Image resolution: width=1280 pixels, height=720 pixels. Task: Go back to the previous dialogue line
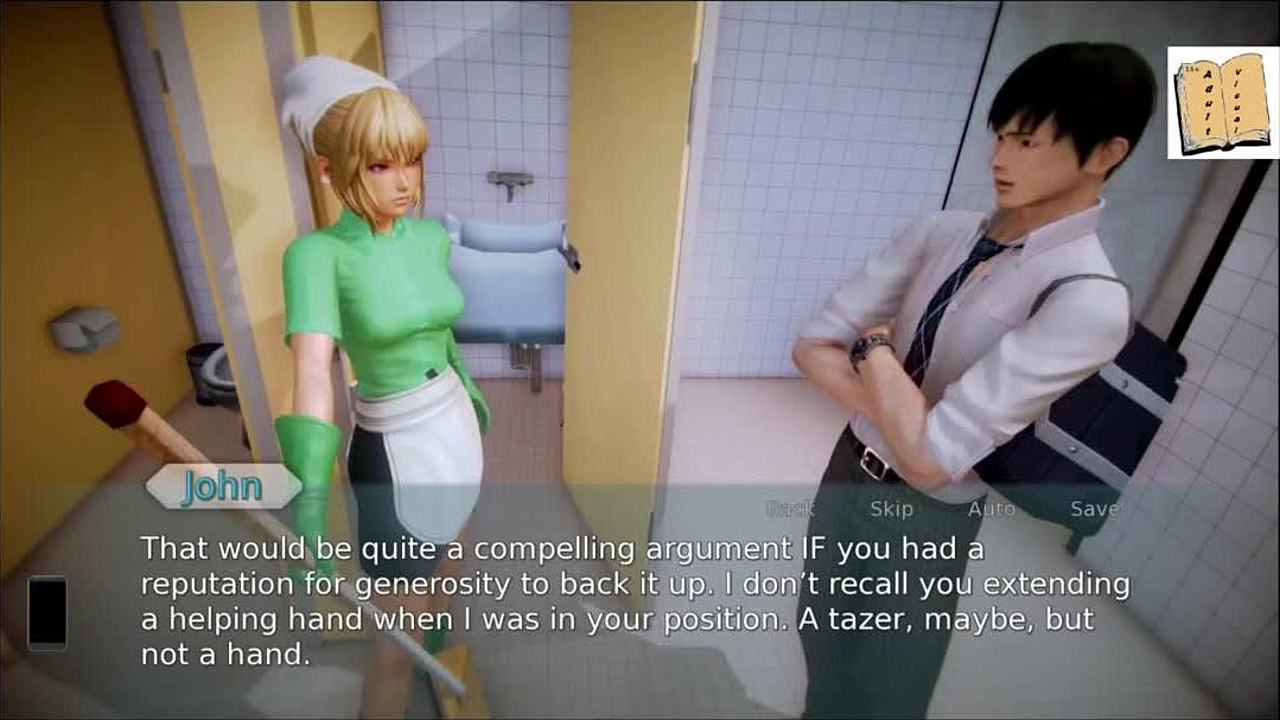click(x=790, y=509)
